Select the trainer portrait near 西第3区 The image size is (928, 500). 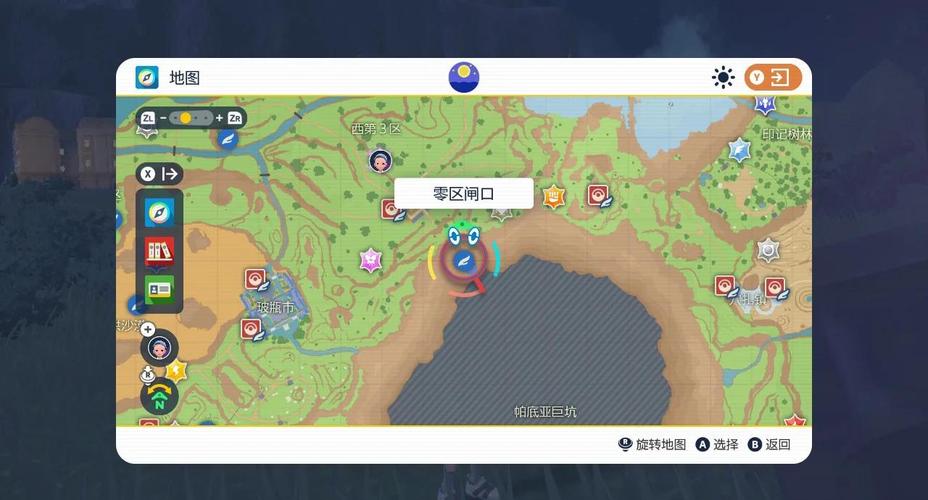point(380,160)
